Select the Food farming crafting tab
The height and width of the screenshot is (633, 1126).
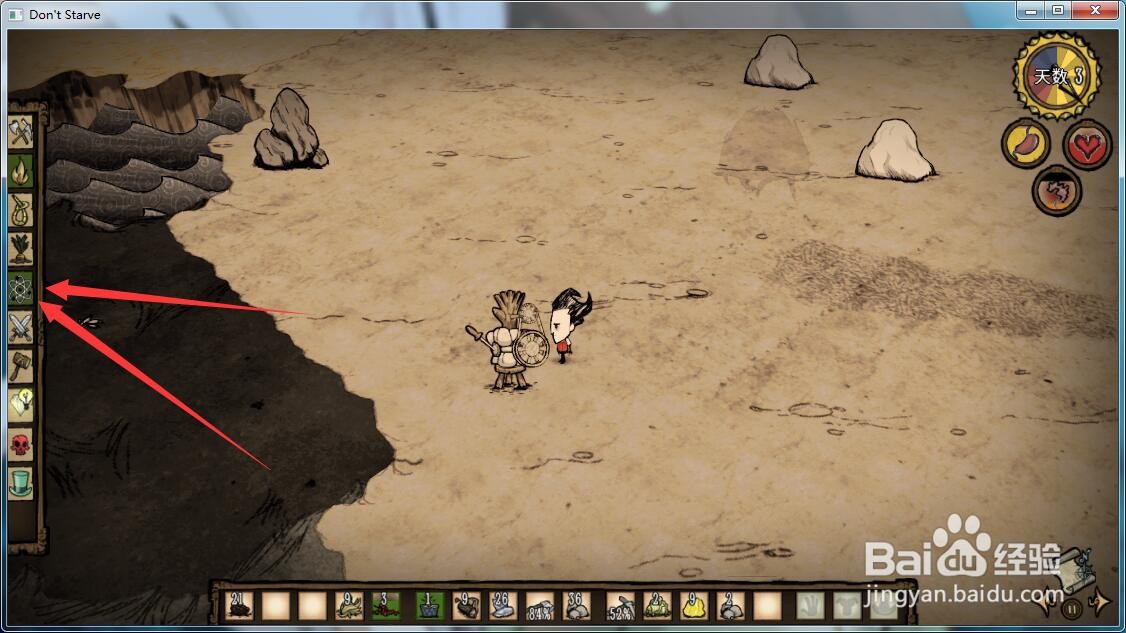coord(21,249)
